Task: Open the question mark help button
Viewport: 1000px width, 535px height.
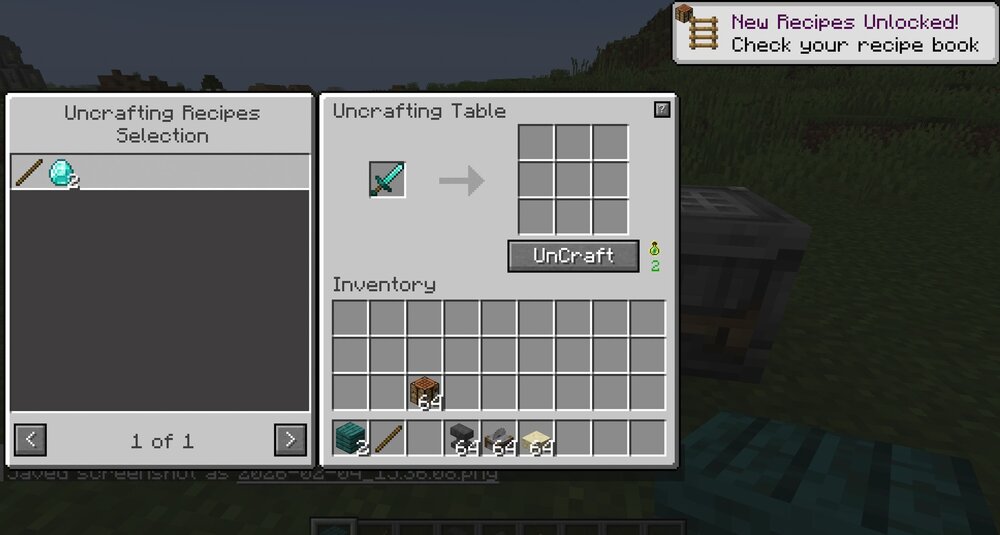Action: 662,110
